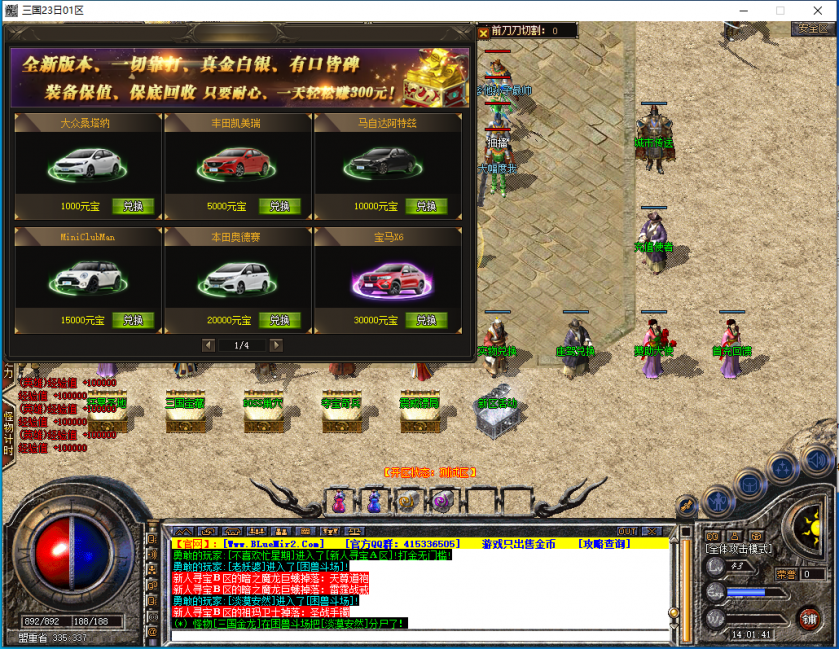840x649 pixels.
Task: Redeem the 大众桑塔纳 car for 1000元宝
Action: tap(133, 207)
